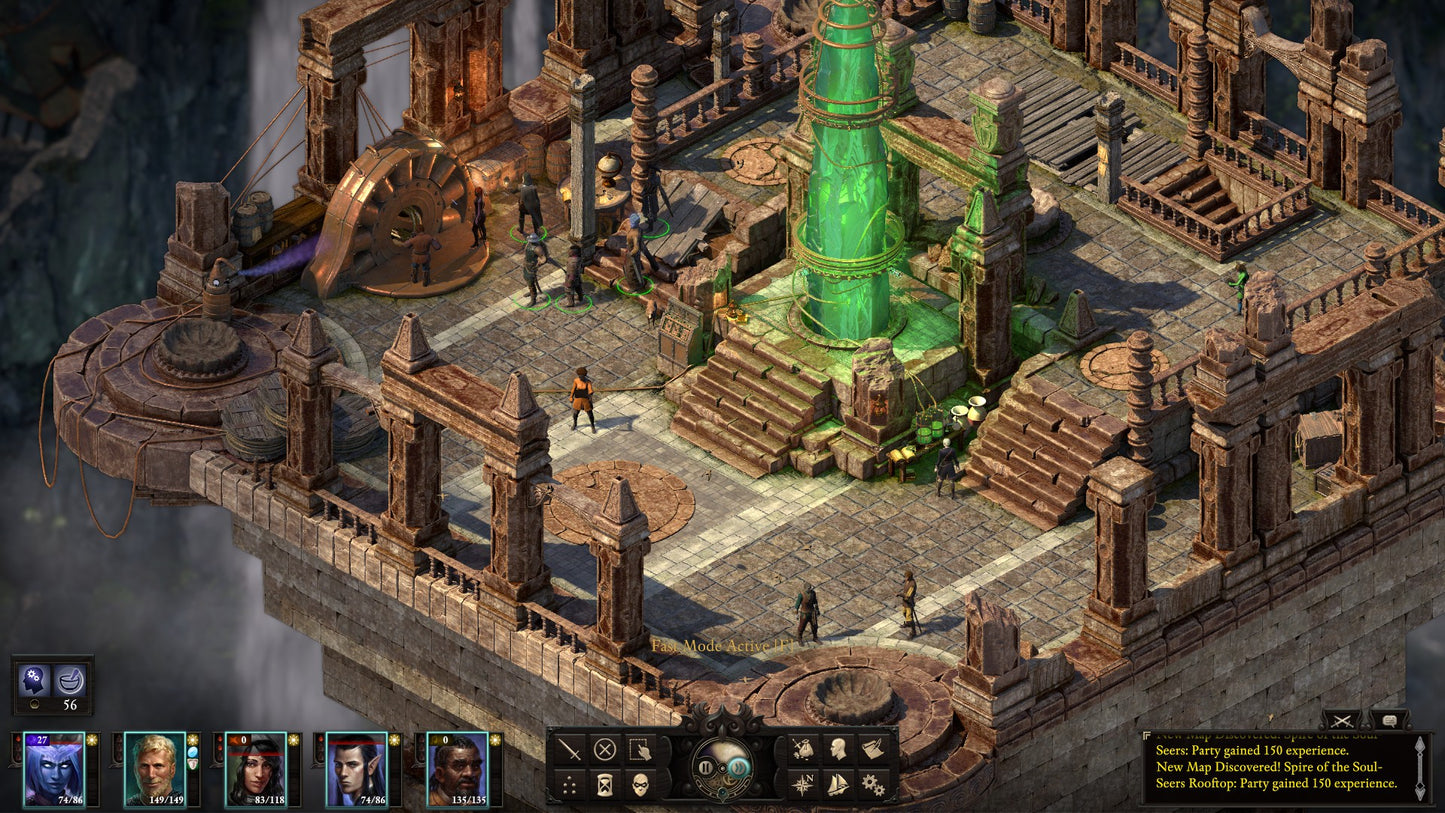This screenshot has height=813, width=1445.
Task: Disable the active Fast Mode speed toggle
Action: click(x=740, y=767)
